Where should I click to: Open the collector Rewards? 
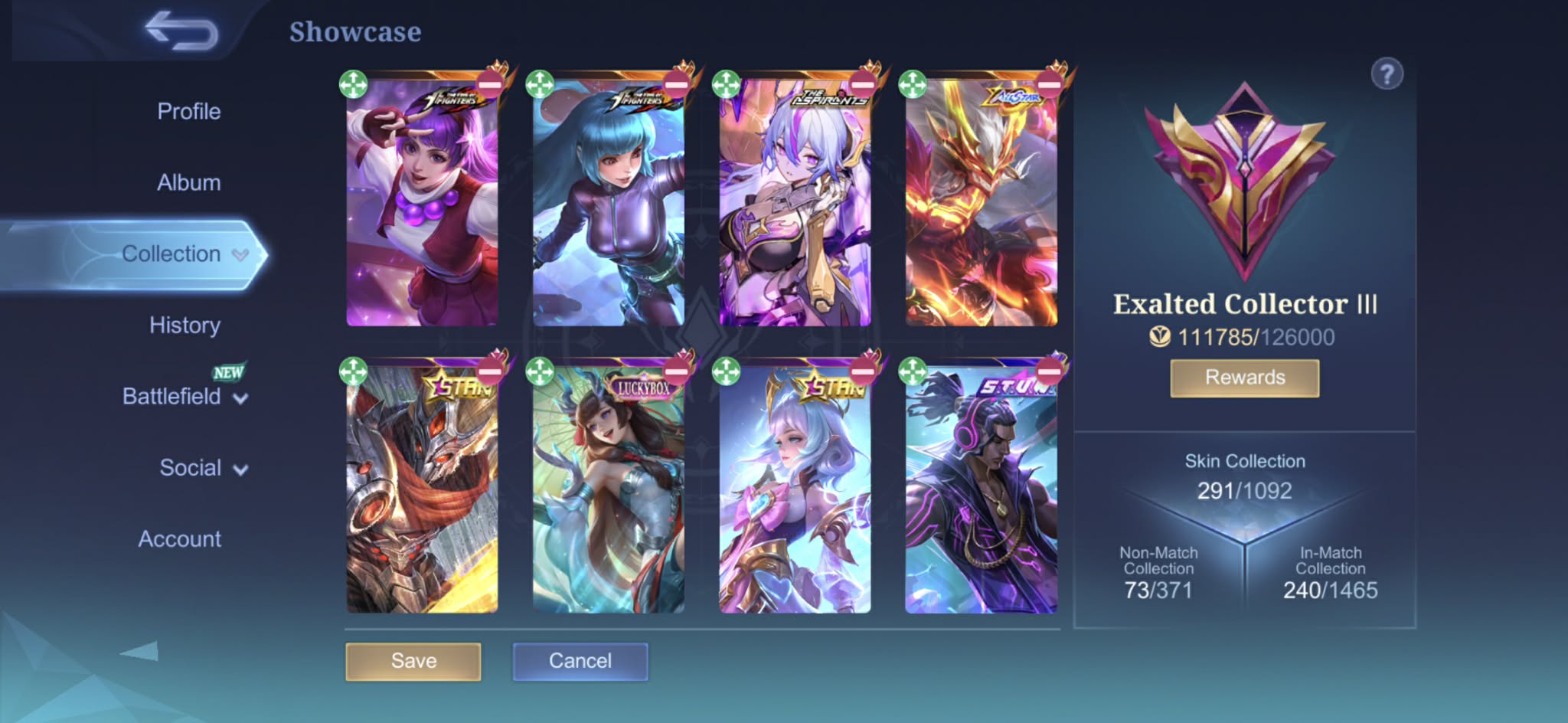(1244, 378)
